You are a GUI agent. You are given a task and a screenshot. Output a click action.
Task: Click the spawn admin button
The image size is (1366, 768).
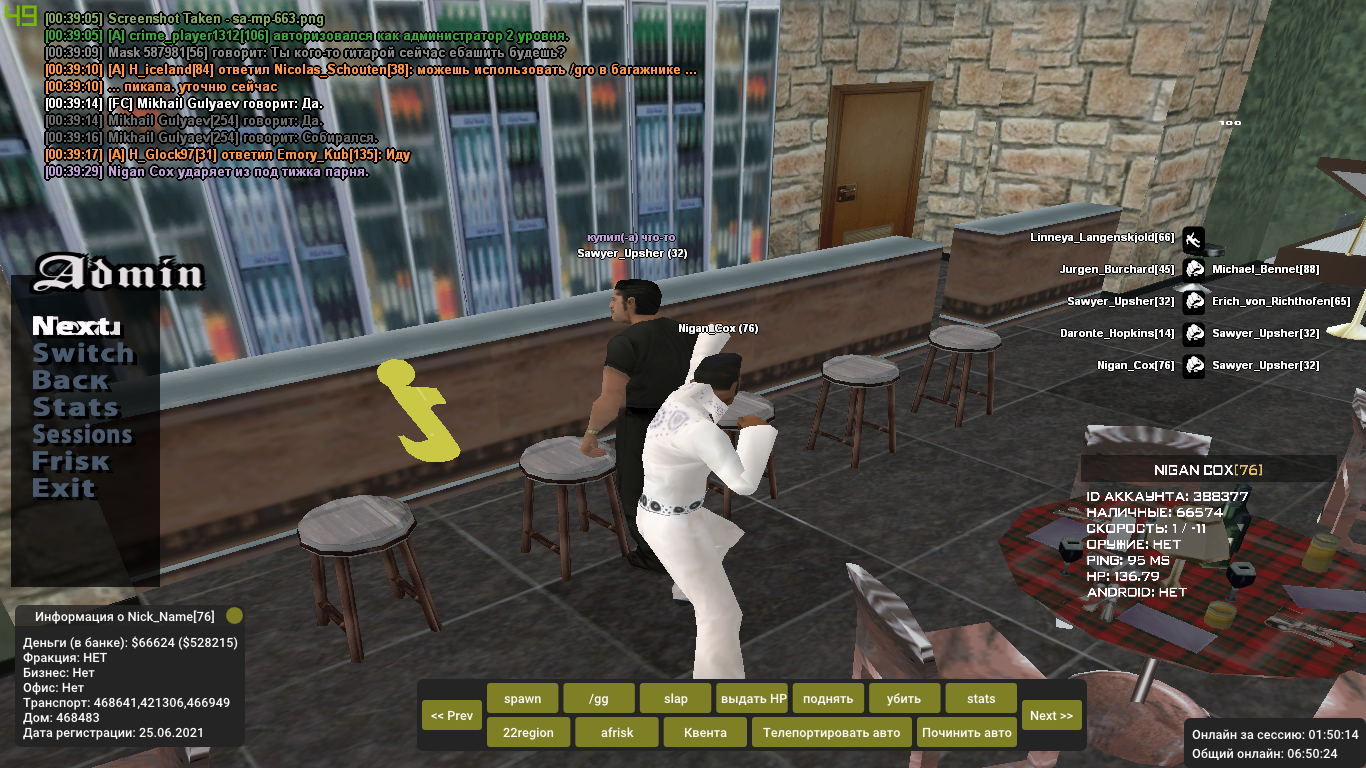click(522, 698)
